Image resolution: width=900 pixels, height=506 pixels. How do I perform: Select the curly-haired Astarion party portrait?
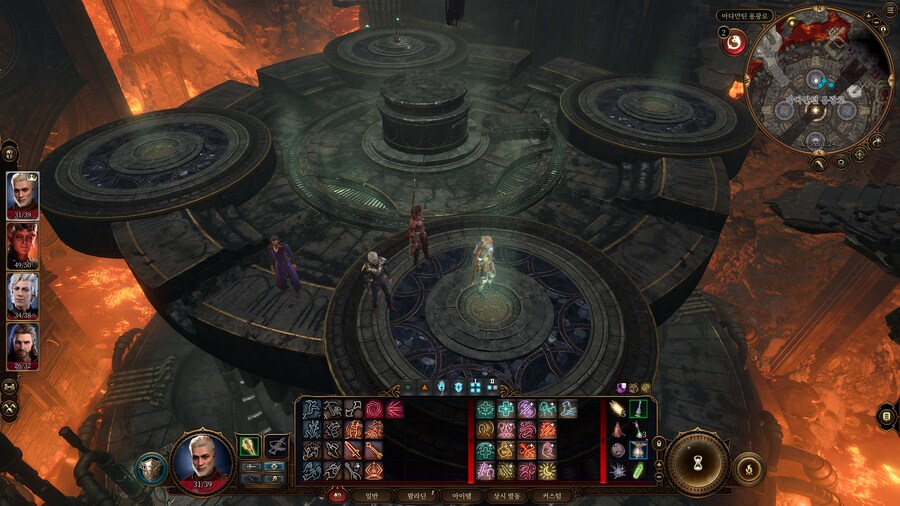pos(22,294)
